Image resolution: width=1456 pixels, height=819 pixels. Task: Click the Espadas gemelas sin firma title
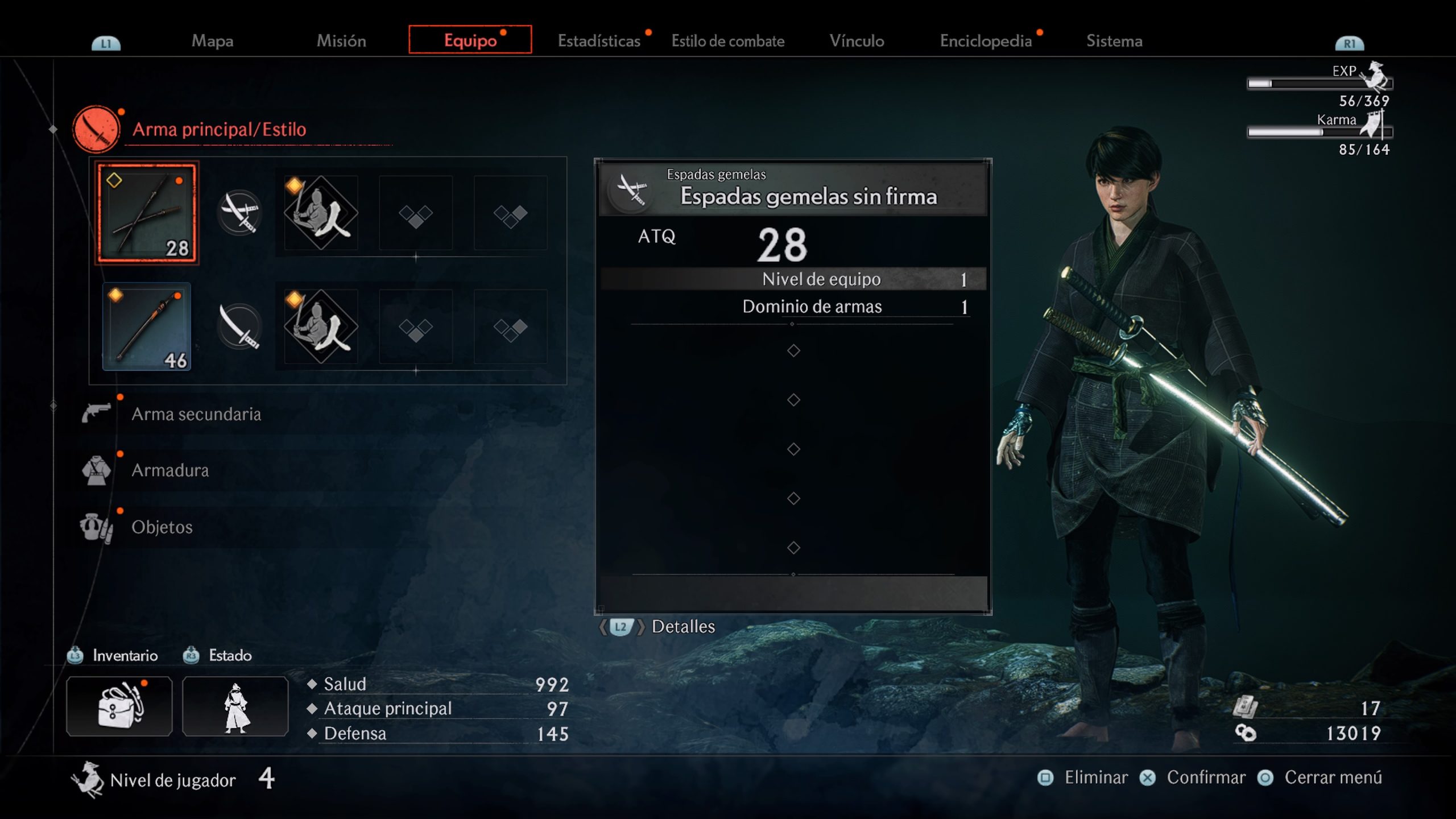point(808,196)
